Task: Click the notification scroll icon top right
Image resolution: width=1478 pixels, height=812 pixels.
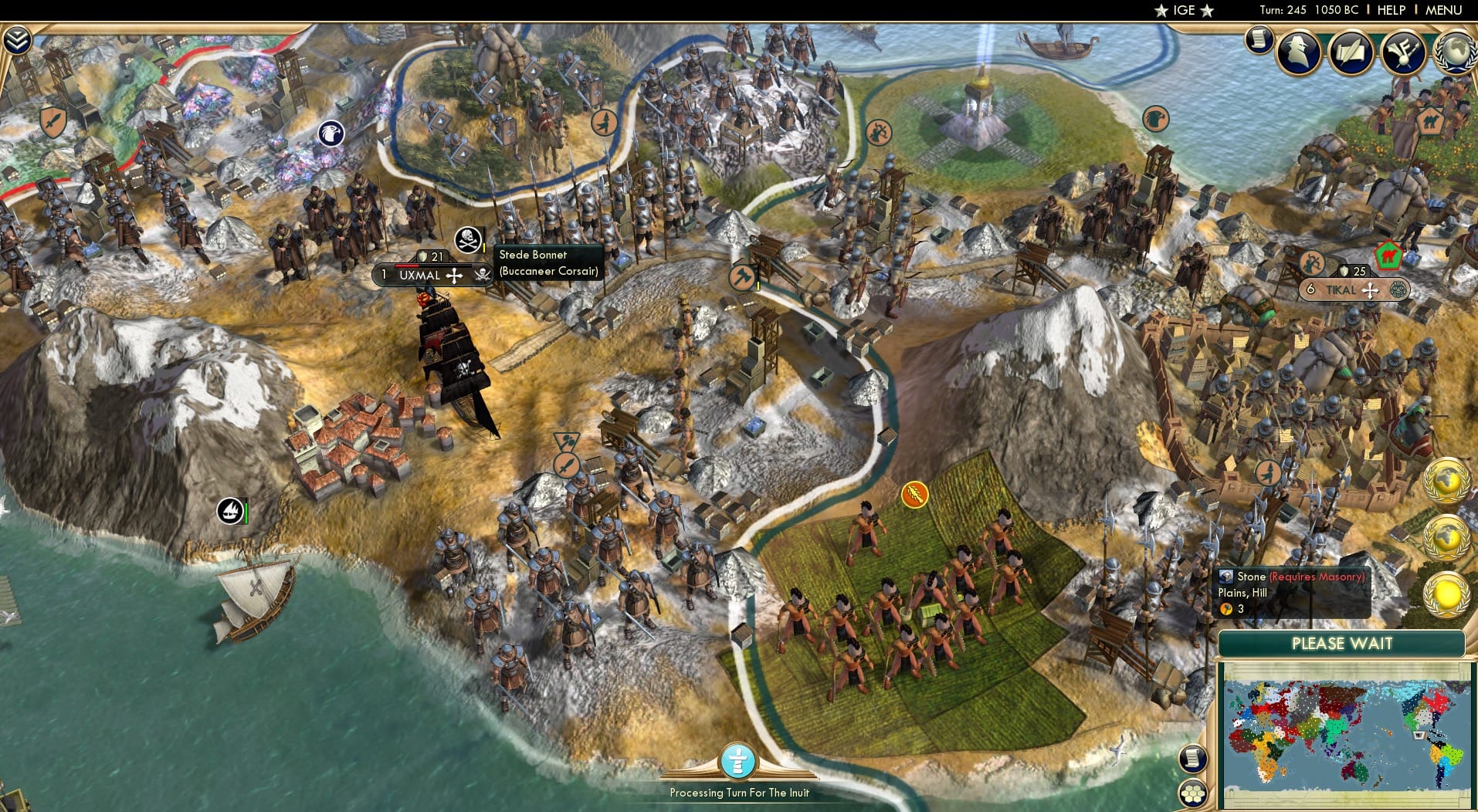Action: 1259,39
